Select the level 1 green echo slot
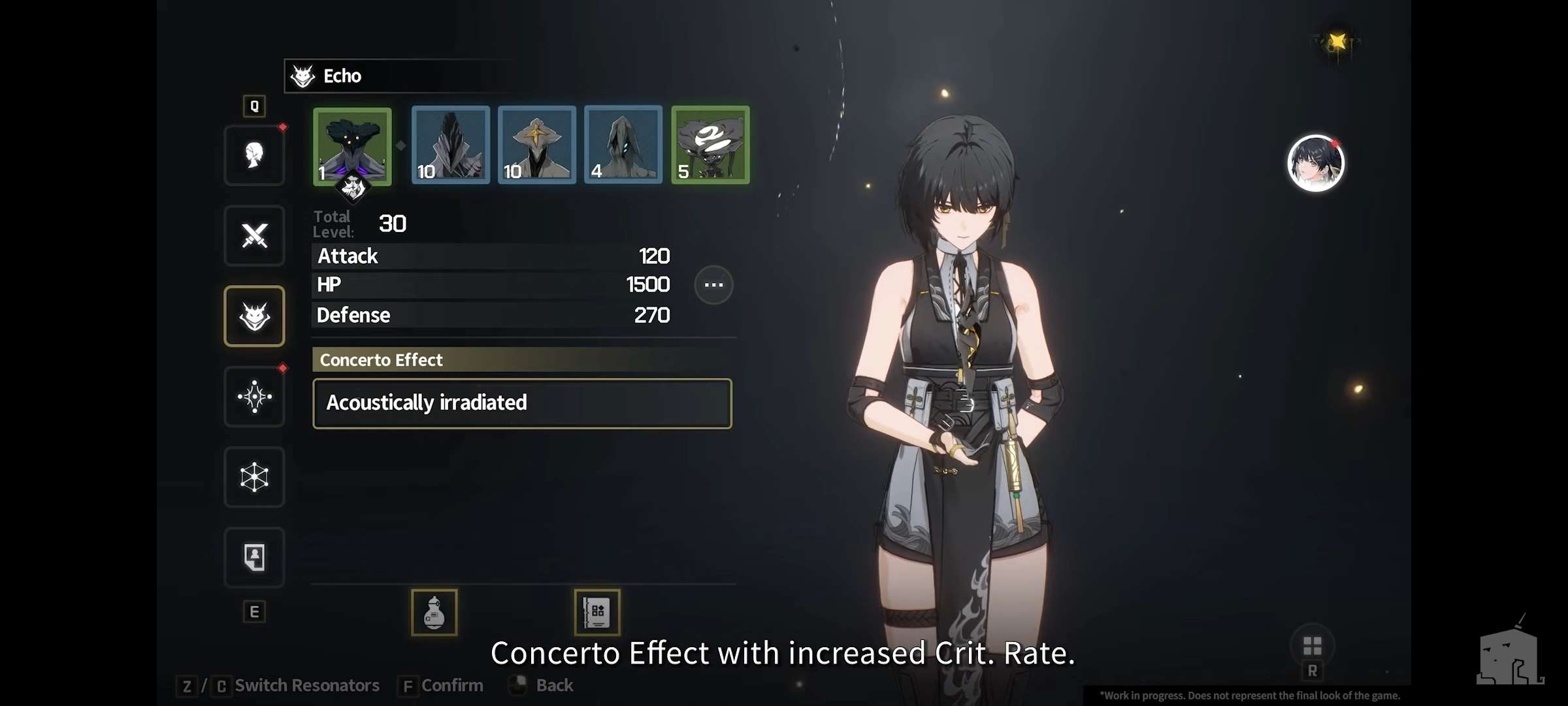The height and width of the screenshot is (706, 1568). tap(352, 146)
